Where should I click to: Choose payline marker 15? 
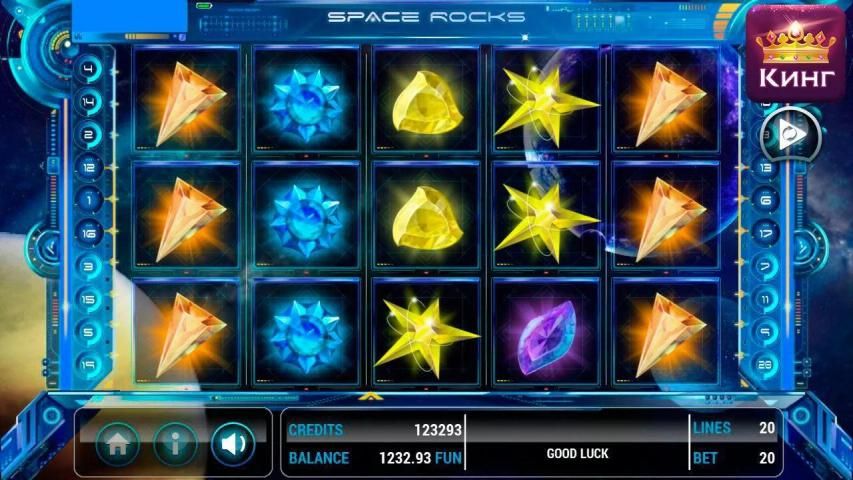(89, 300)
